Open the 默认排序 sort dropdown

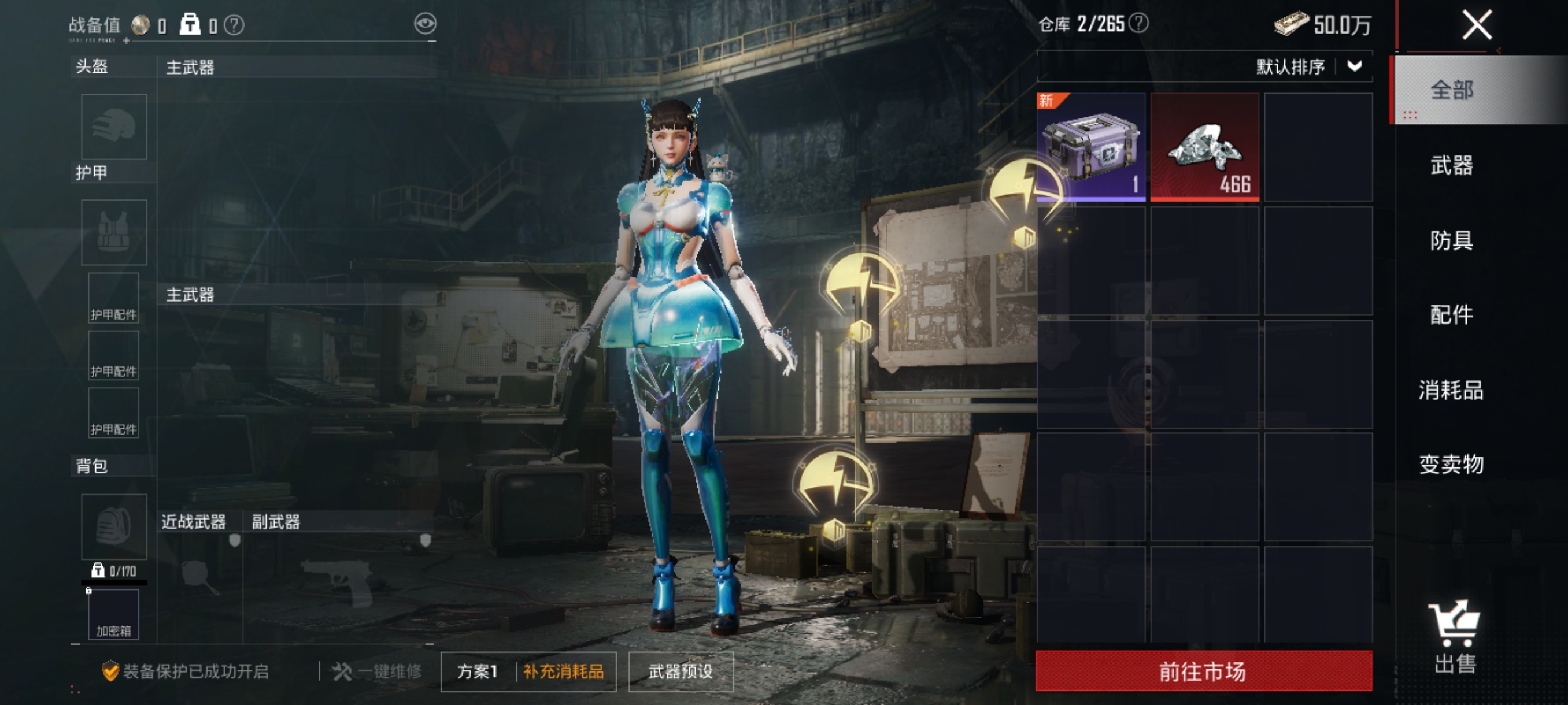pyautogui.click(x=1308, y=66)
